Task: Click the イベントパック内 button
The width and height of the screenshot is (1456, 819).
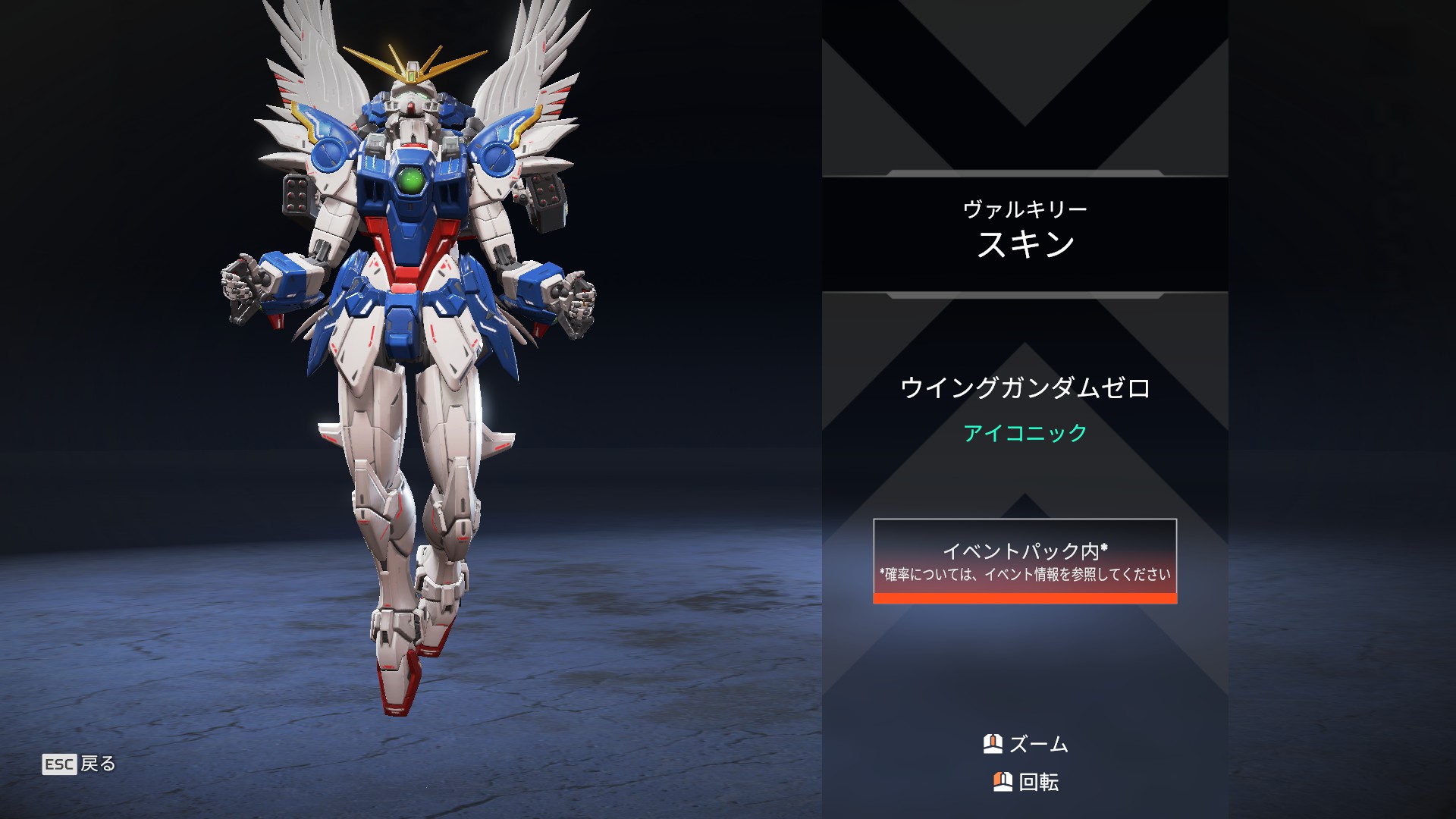Action: click(x=1025, y=561)
